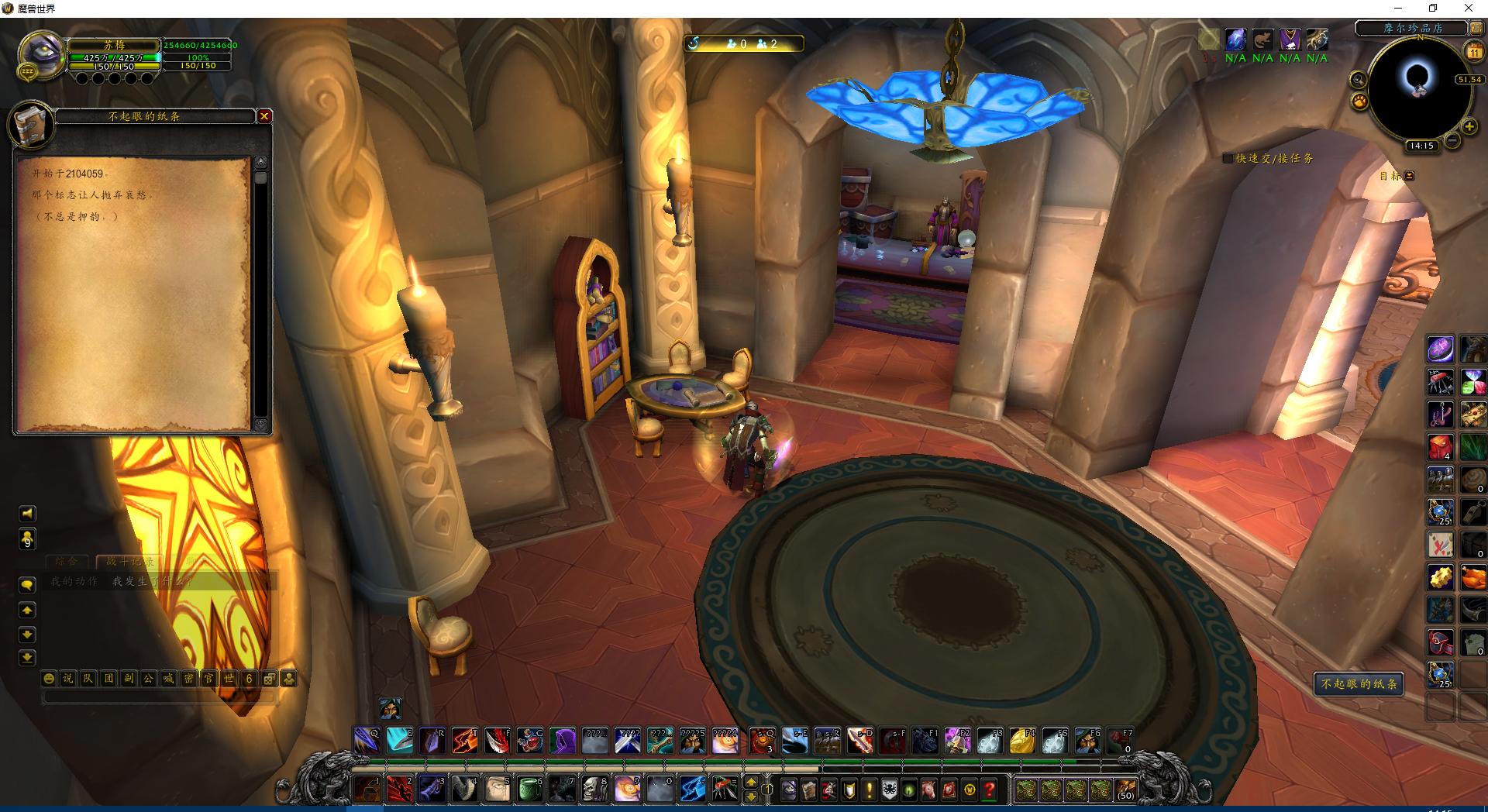Zoom in the minimap with plus button

[x=1469, y=126]
